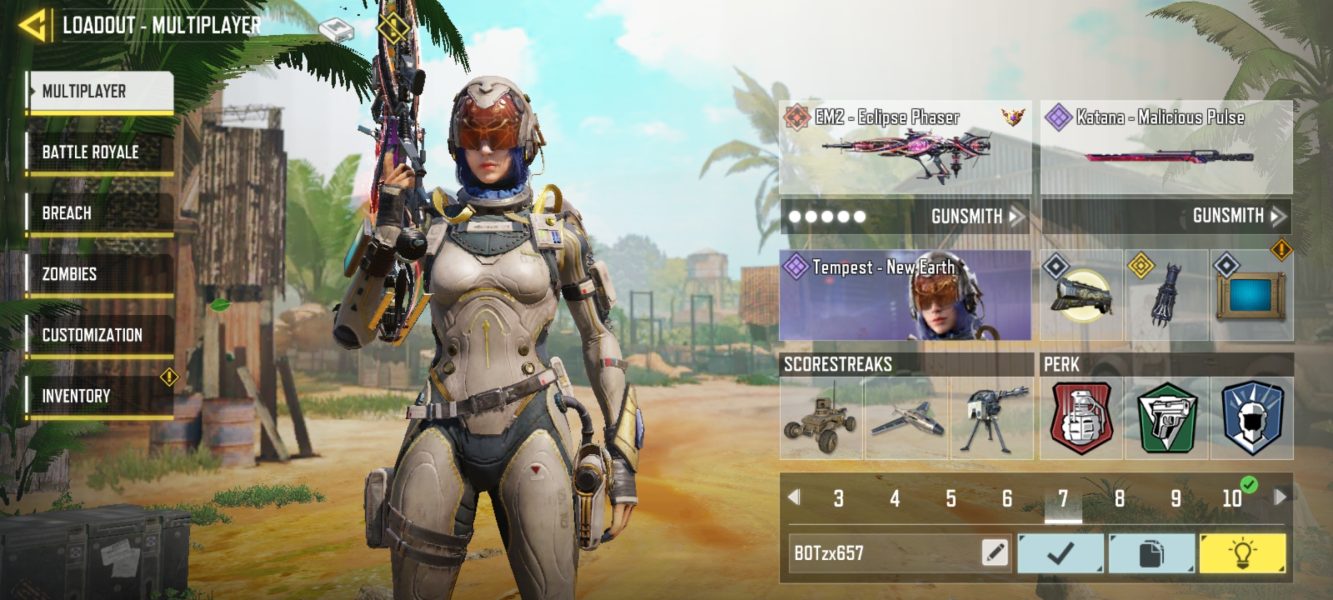
Task: Select the Zombies tab
Action: (100, 274)
